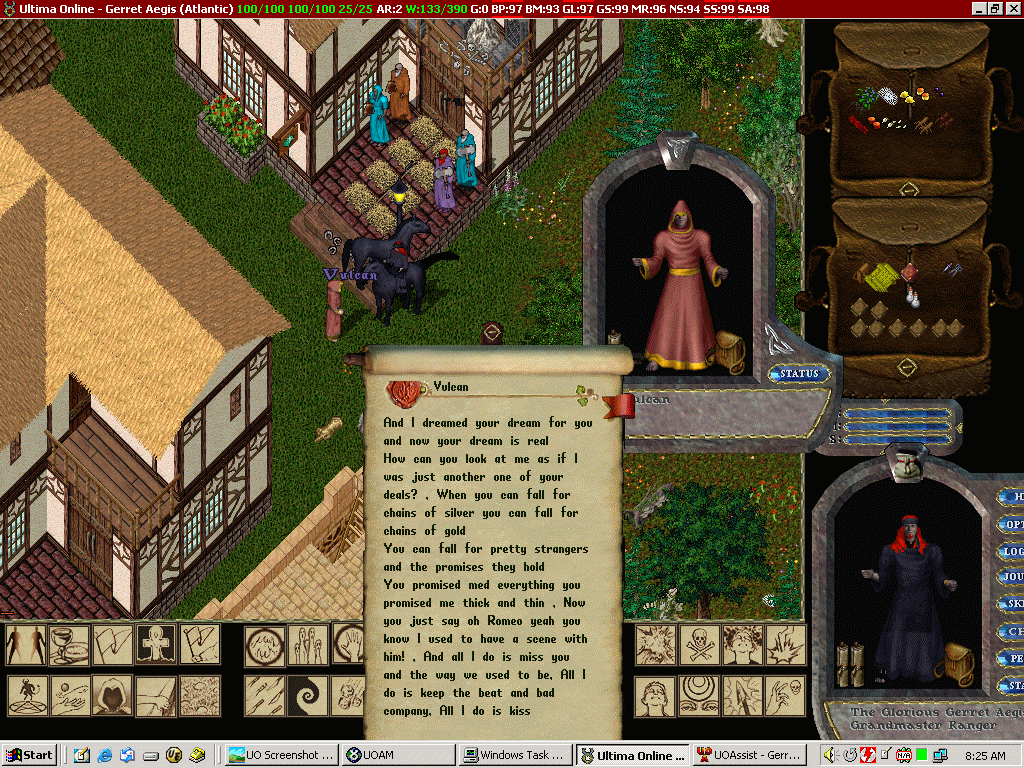1024x768 pixels.
Task: Select the red spellbook in the lower bag
Action: click(907, 273)
